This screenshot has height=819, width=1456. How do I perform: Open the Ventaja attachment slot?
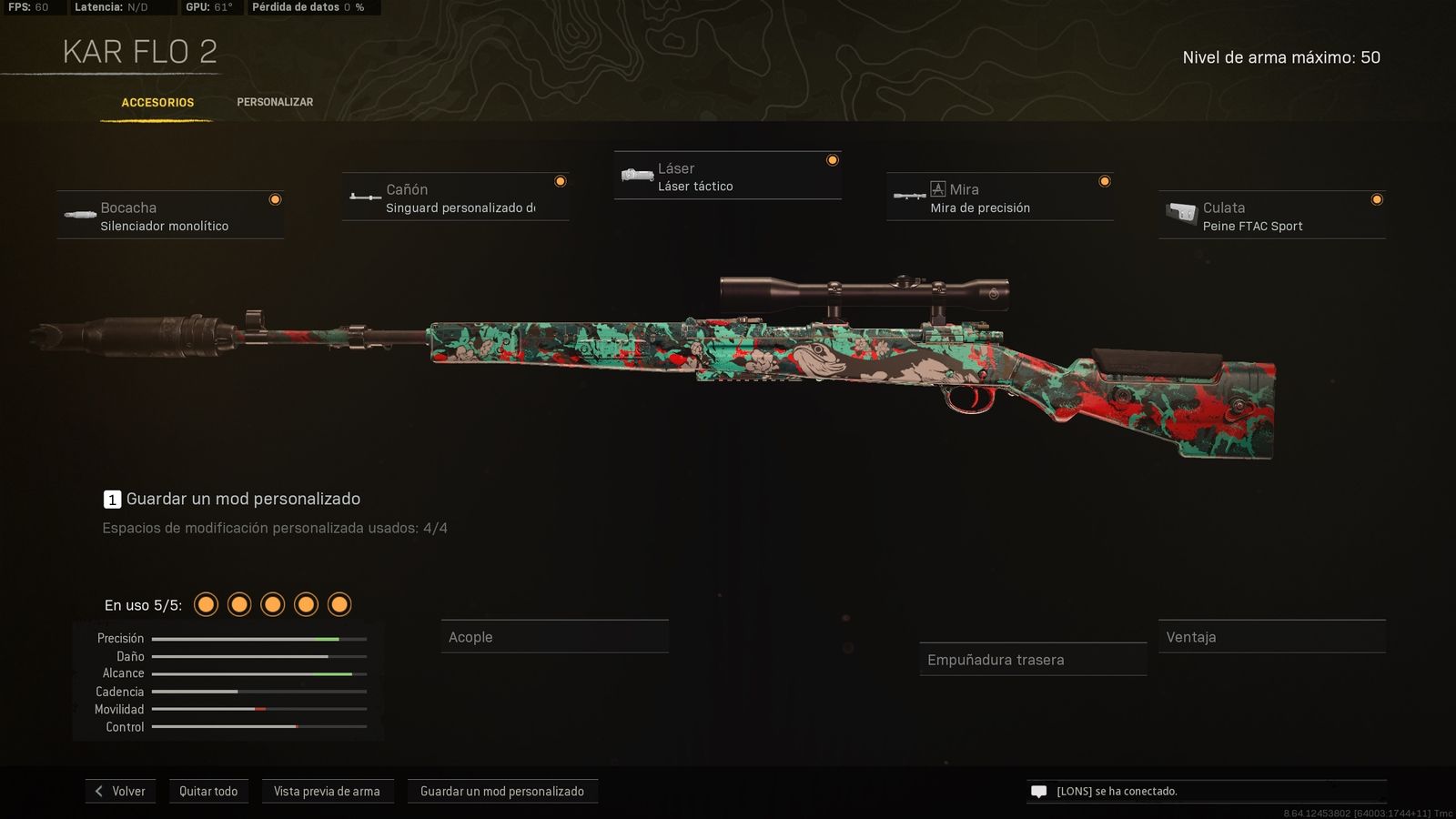1271,636
